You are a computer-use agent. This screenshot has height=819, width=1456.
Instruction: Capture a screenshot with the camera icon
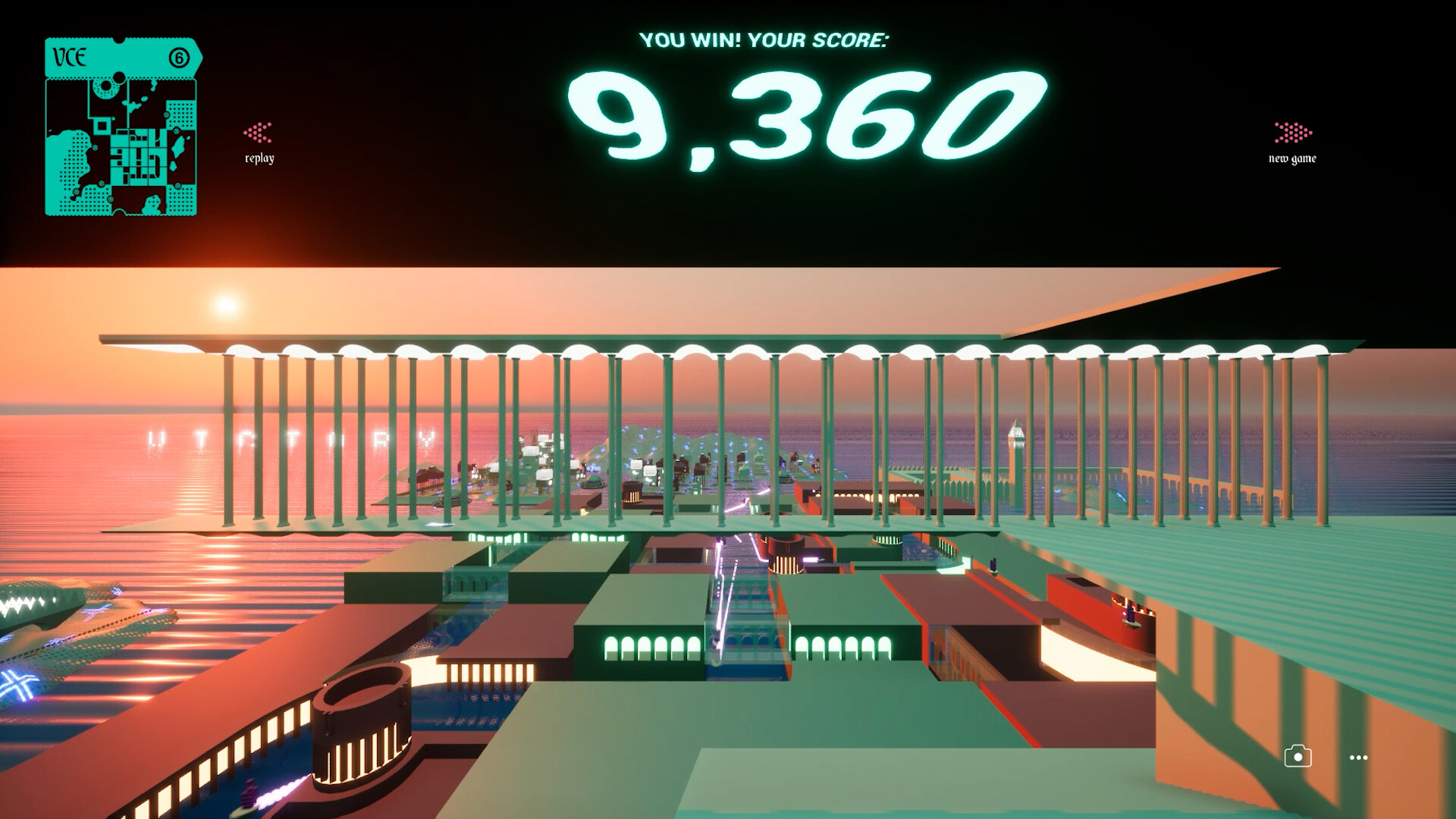tap(1298, 757)
